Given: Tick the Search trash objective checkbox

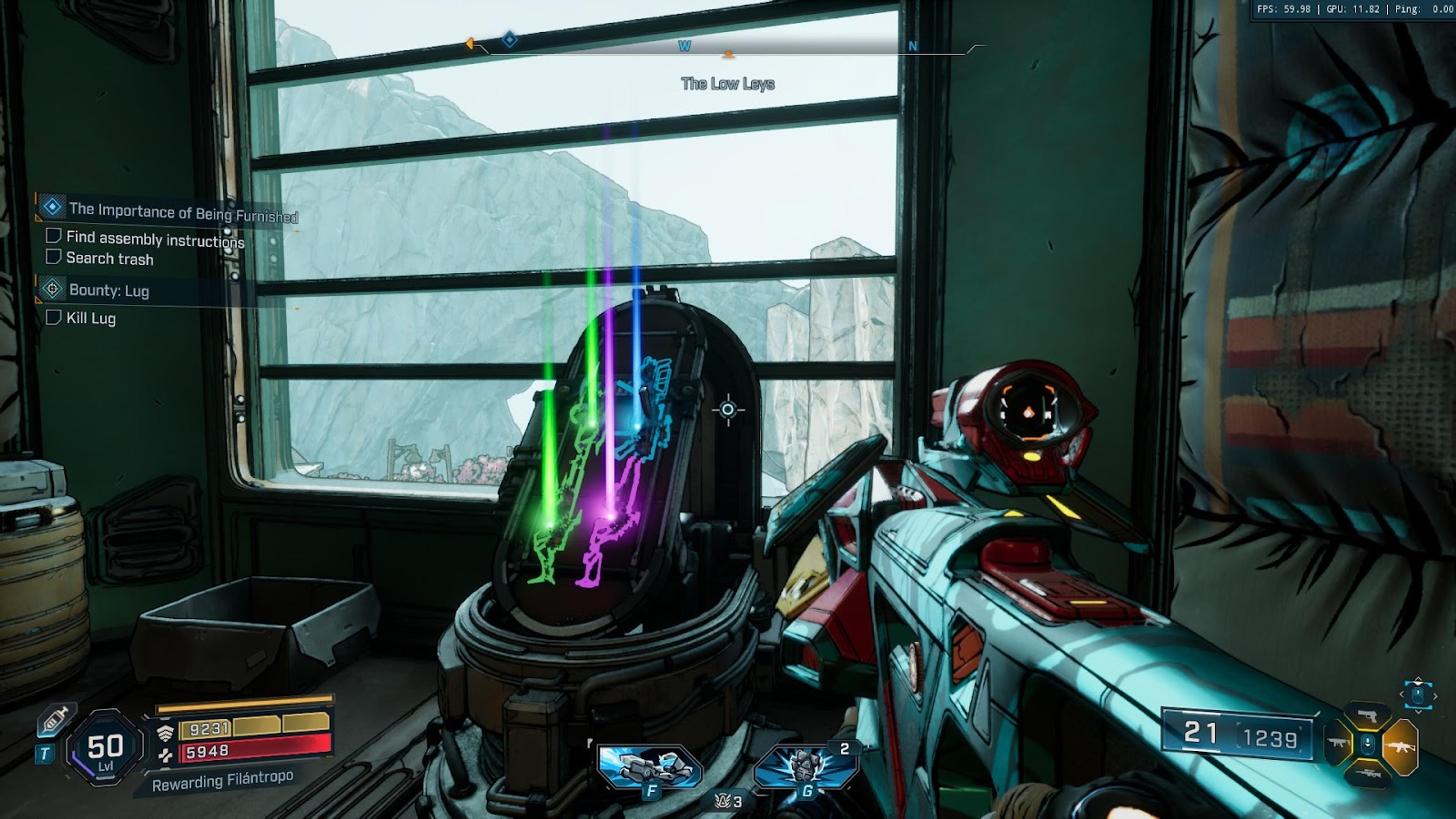Looking at the screenshot, I should click(x=53, y=257).
